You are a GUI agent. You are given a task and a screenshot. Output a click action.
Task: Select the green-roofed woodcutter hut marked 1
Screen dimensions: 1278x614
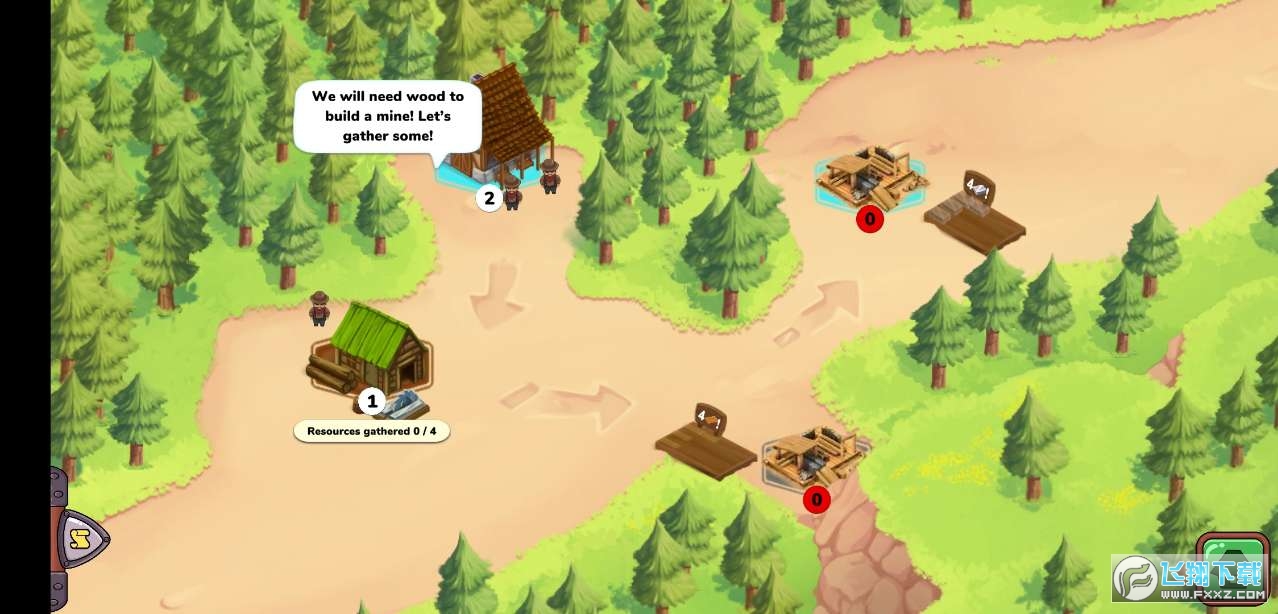pos(371,350)
